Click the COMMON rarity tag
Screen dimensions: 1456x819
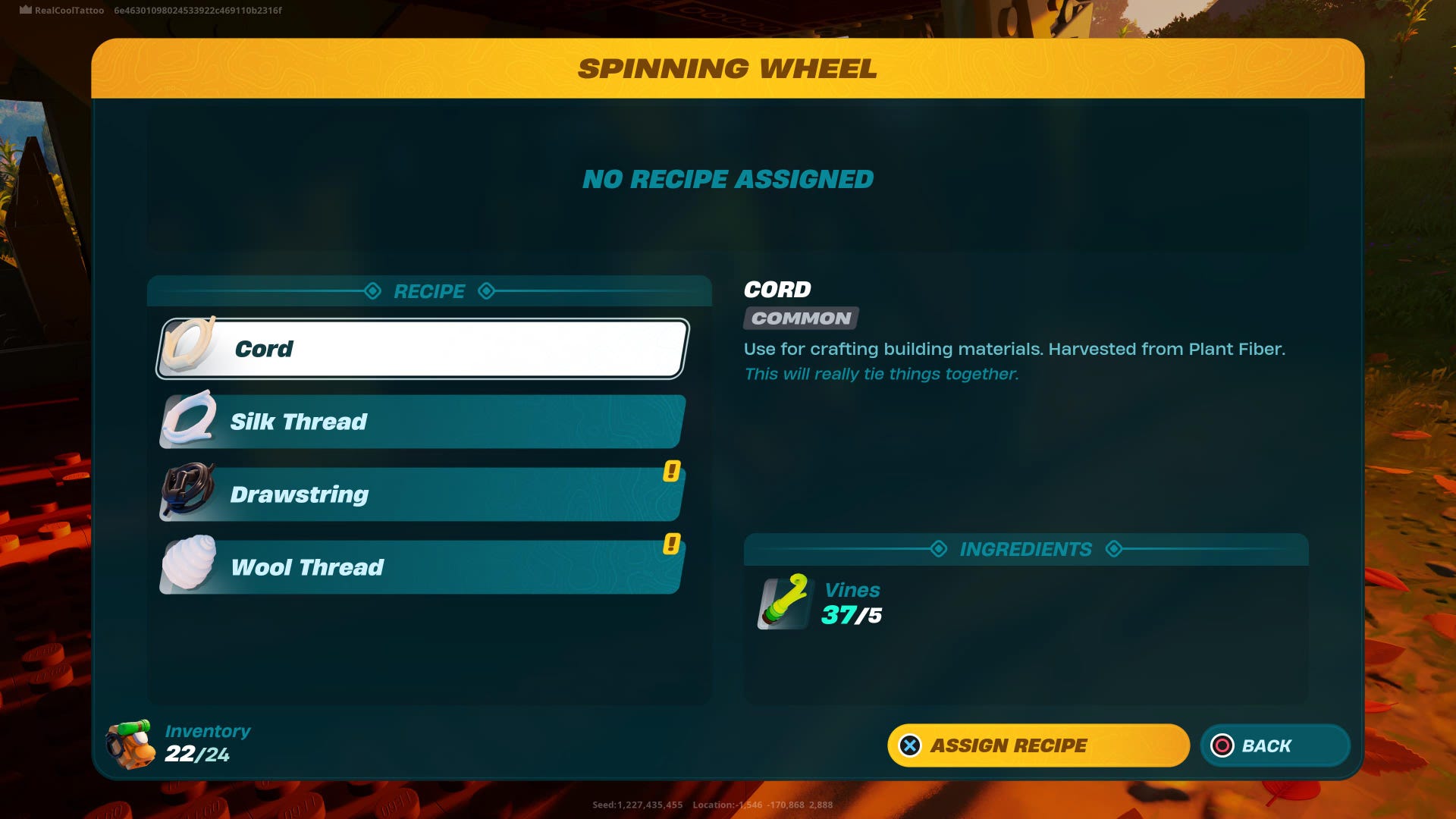click(799, 318)
